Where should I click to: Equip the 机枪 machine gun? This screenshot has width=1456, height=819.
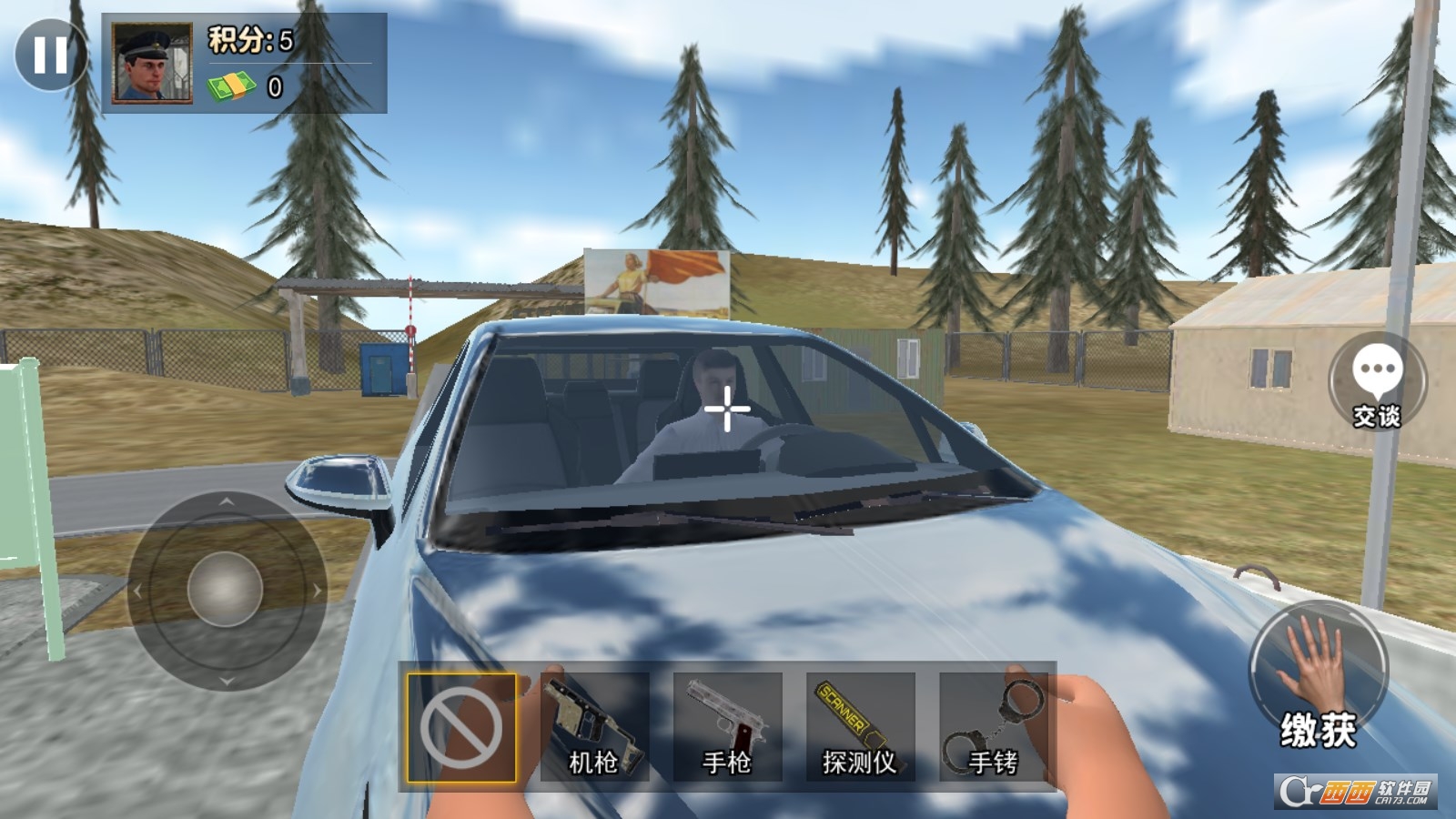(x=594, y=727)
